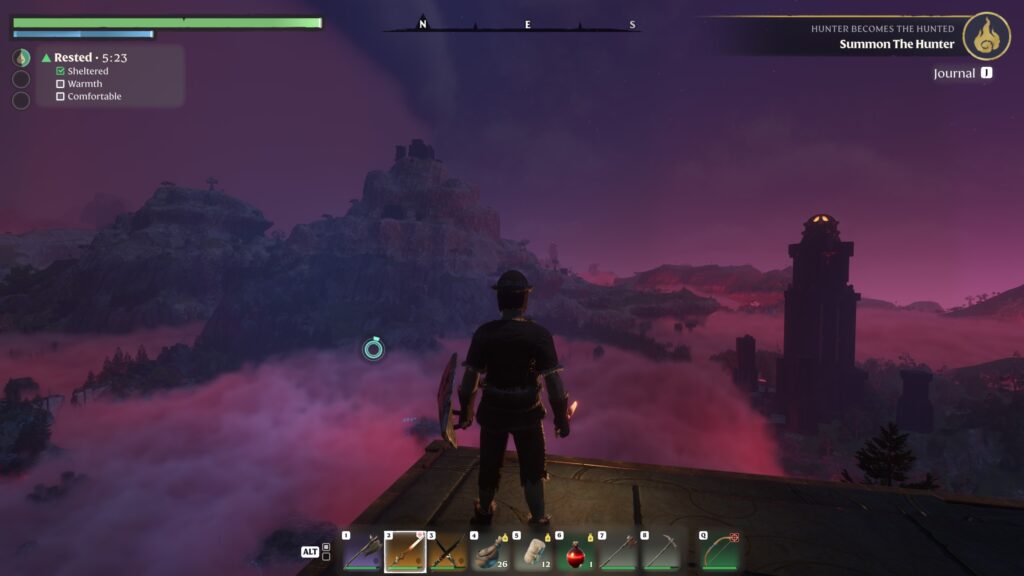
Task: Use the bandage stack showing 12
Action: (x=533, y=551)
